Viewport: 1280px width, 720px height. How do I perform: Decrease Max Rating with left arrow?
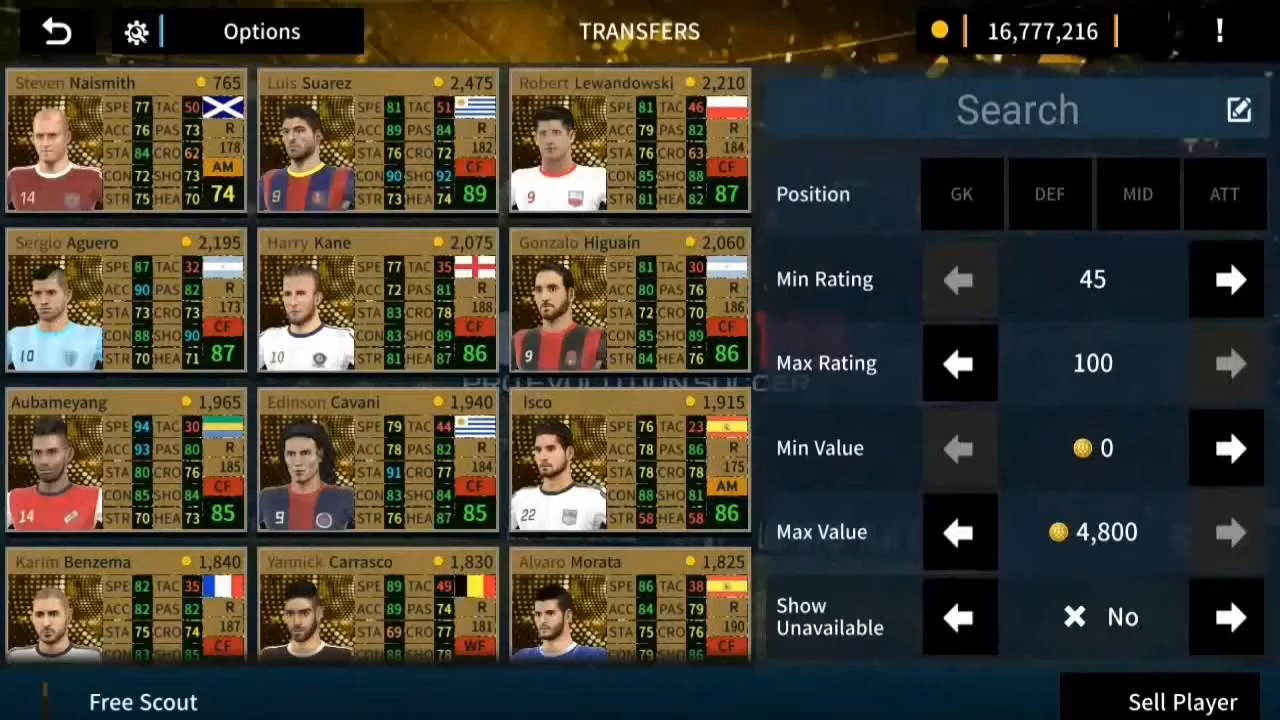tap(959, 363)
